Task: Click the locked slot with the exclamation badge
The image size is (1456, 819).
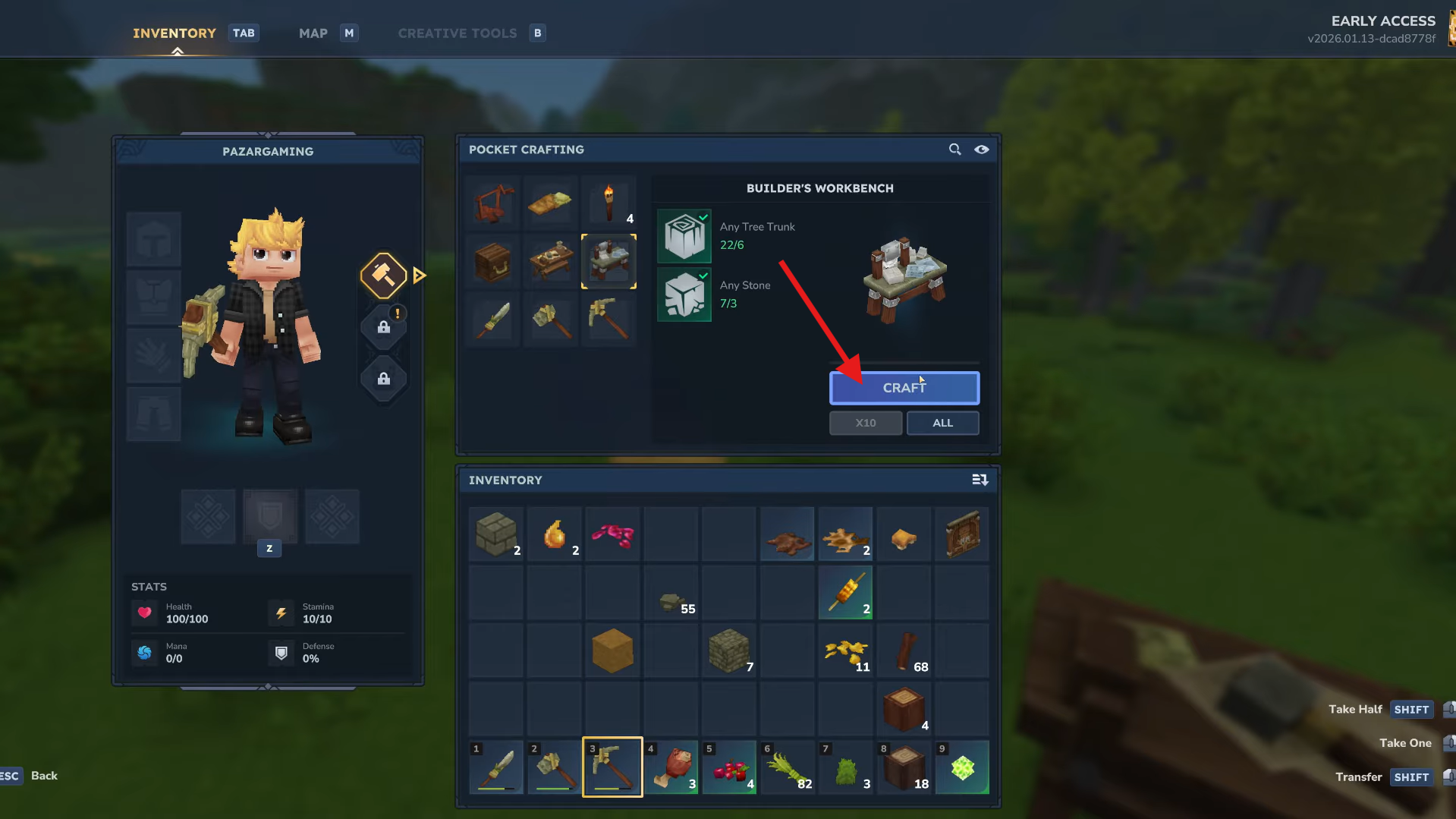Action: coord(383,328)
